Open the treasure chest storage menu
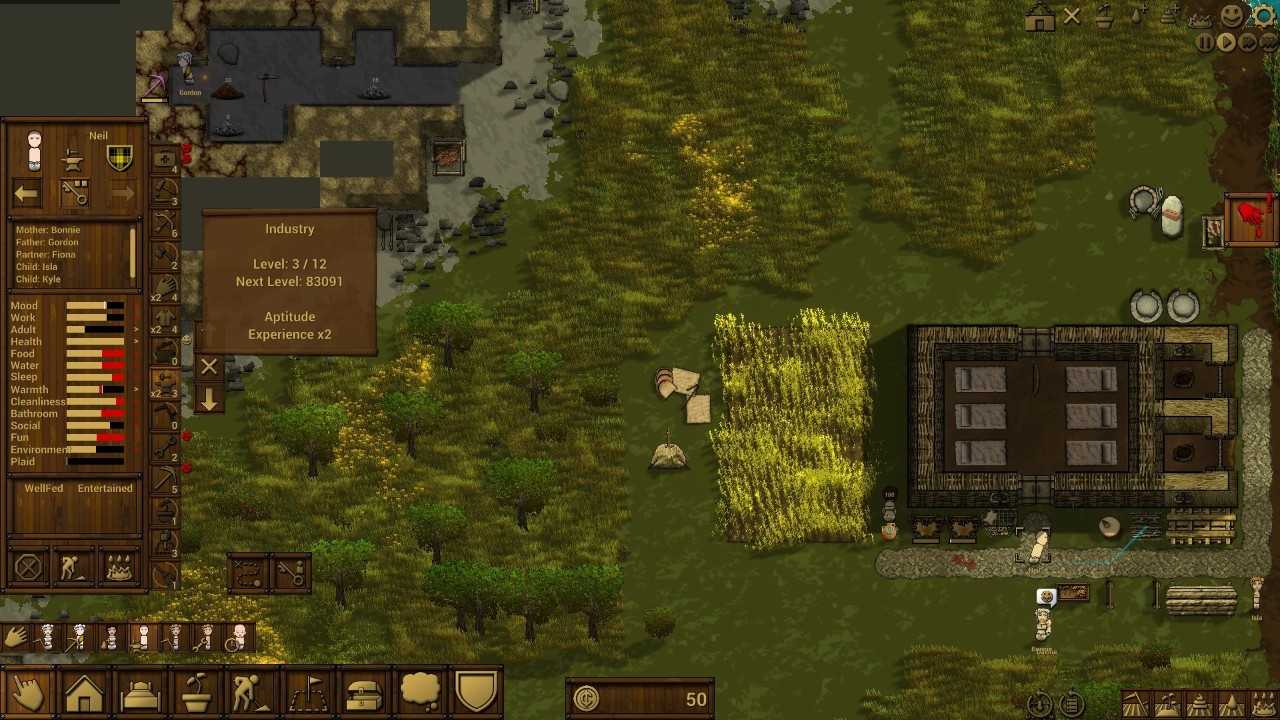 (x=365, y=693)
